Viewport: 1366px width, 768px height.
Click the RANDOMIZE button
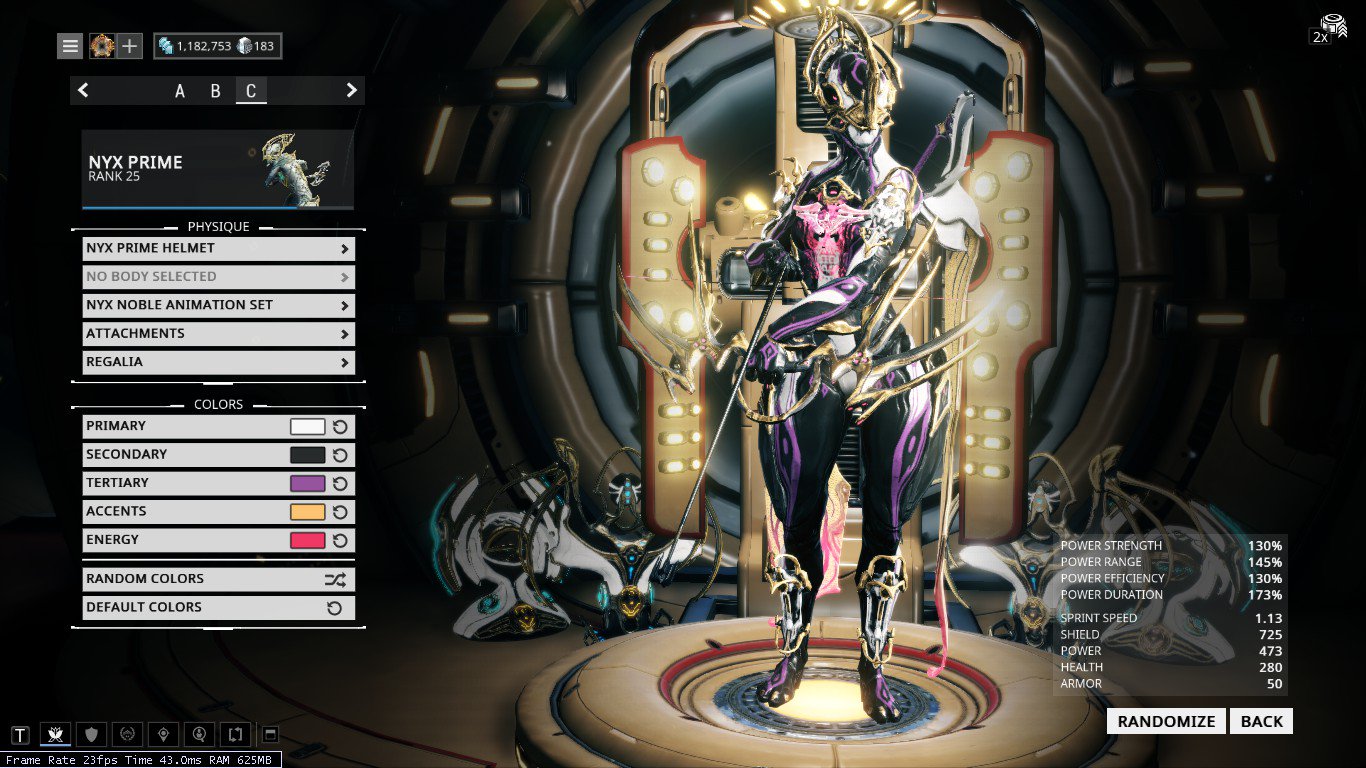[1165, 721]
